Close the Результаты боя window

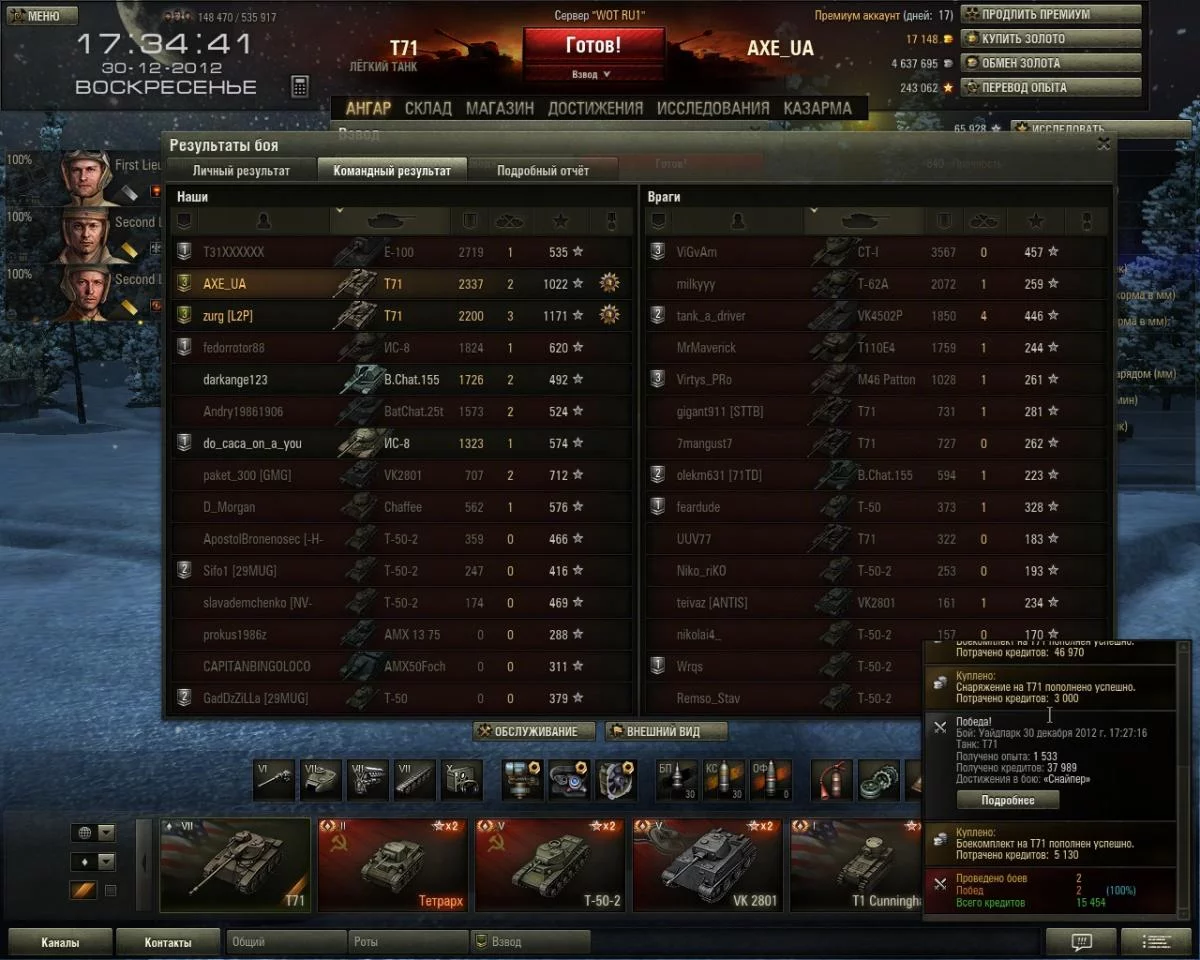click(1103, 144)
